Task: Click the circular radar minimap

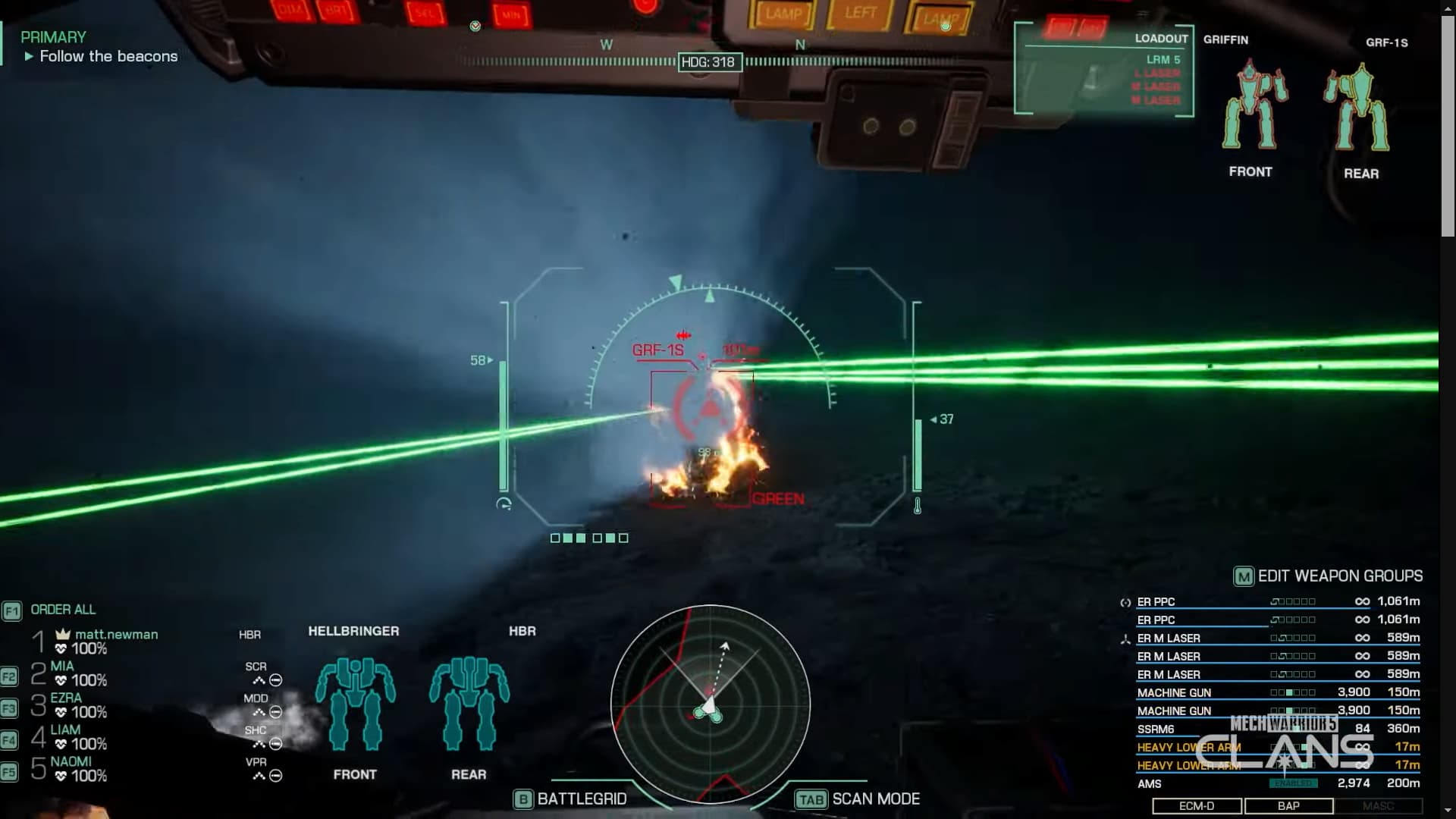Action: (710, 704)
